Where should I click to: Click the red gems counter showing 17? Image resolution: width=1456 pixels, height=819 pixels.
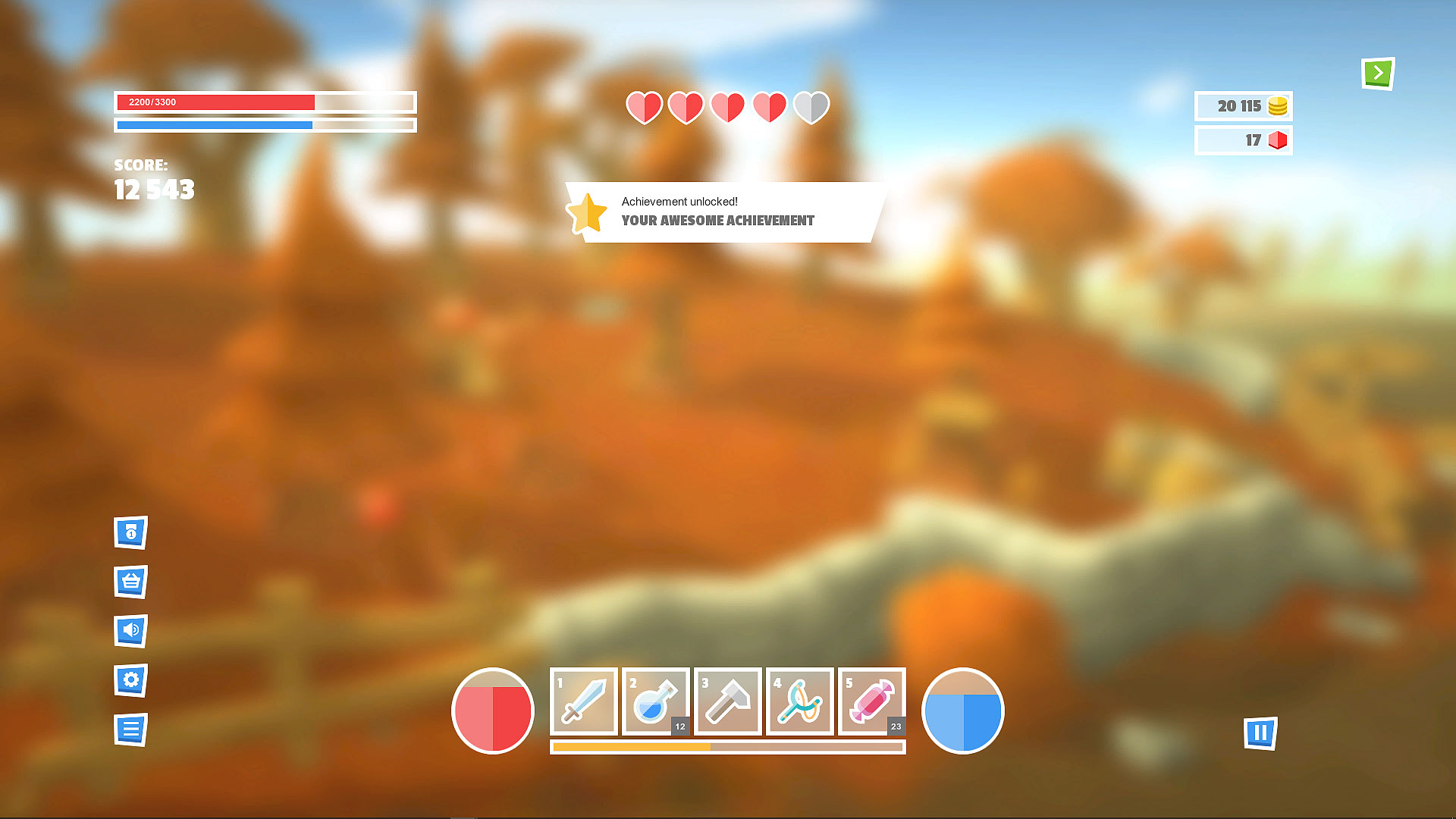pos(1243,140)
